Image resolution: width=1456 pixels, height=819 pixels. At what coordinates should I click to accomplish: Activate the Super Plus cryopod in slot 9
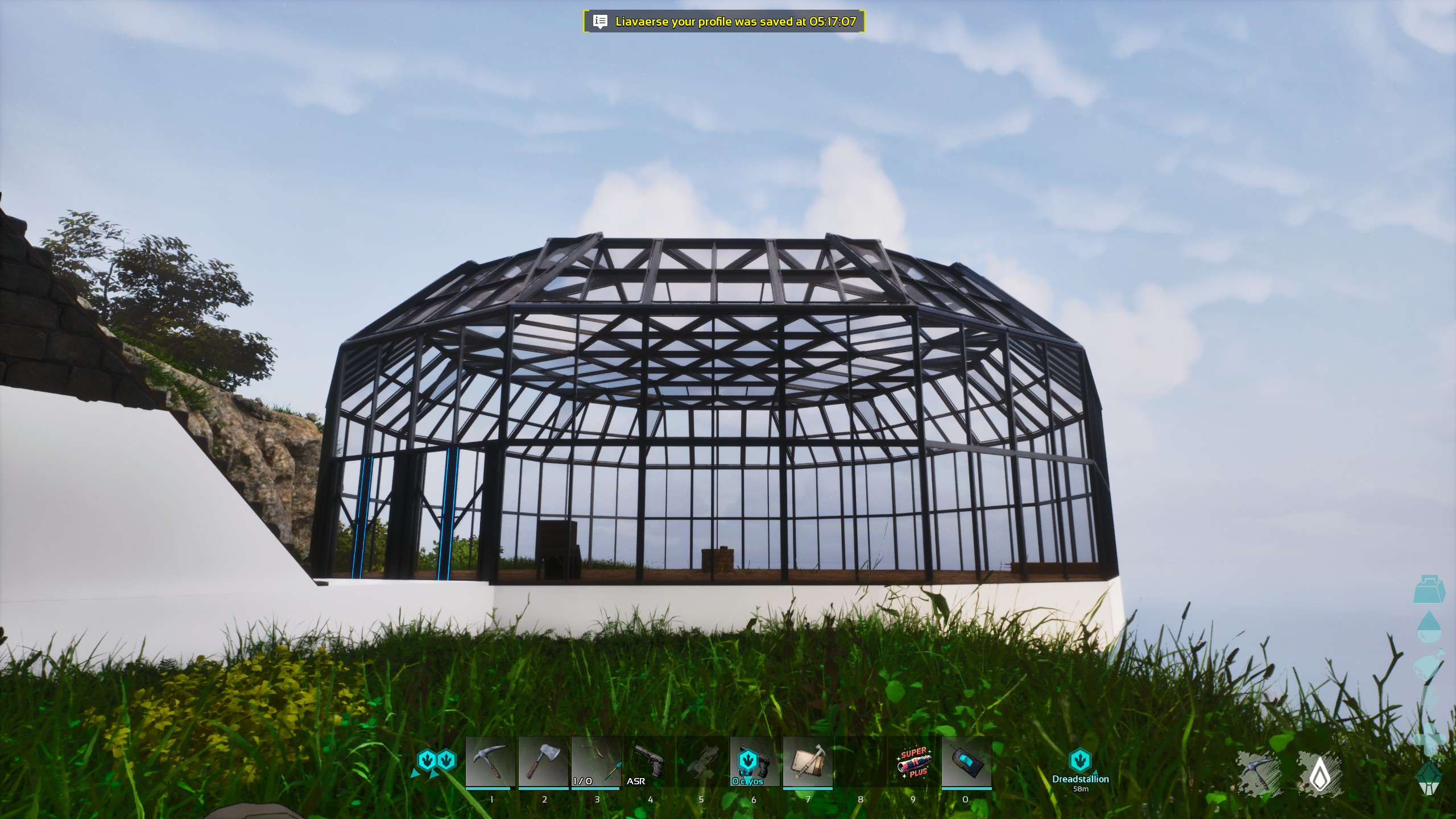click(x=913, y=762)
